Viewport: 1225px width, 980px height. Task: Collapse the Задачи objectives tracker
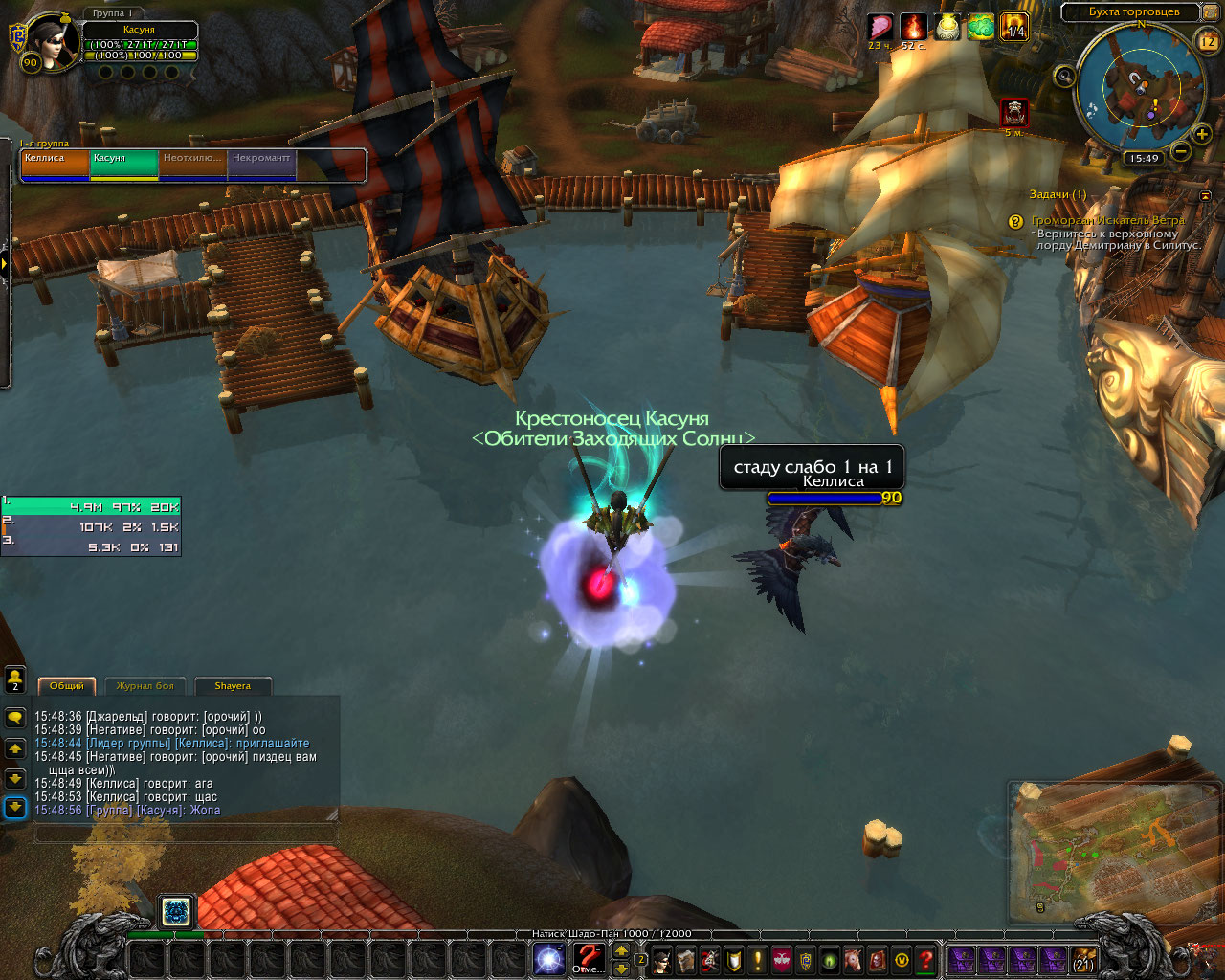click(x=1205, y=195)
